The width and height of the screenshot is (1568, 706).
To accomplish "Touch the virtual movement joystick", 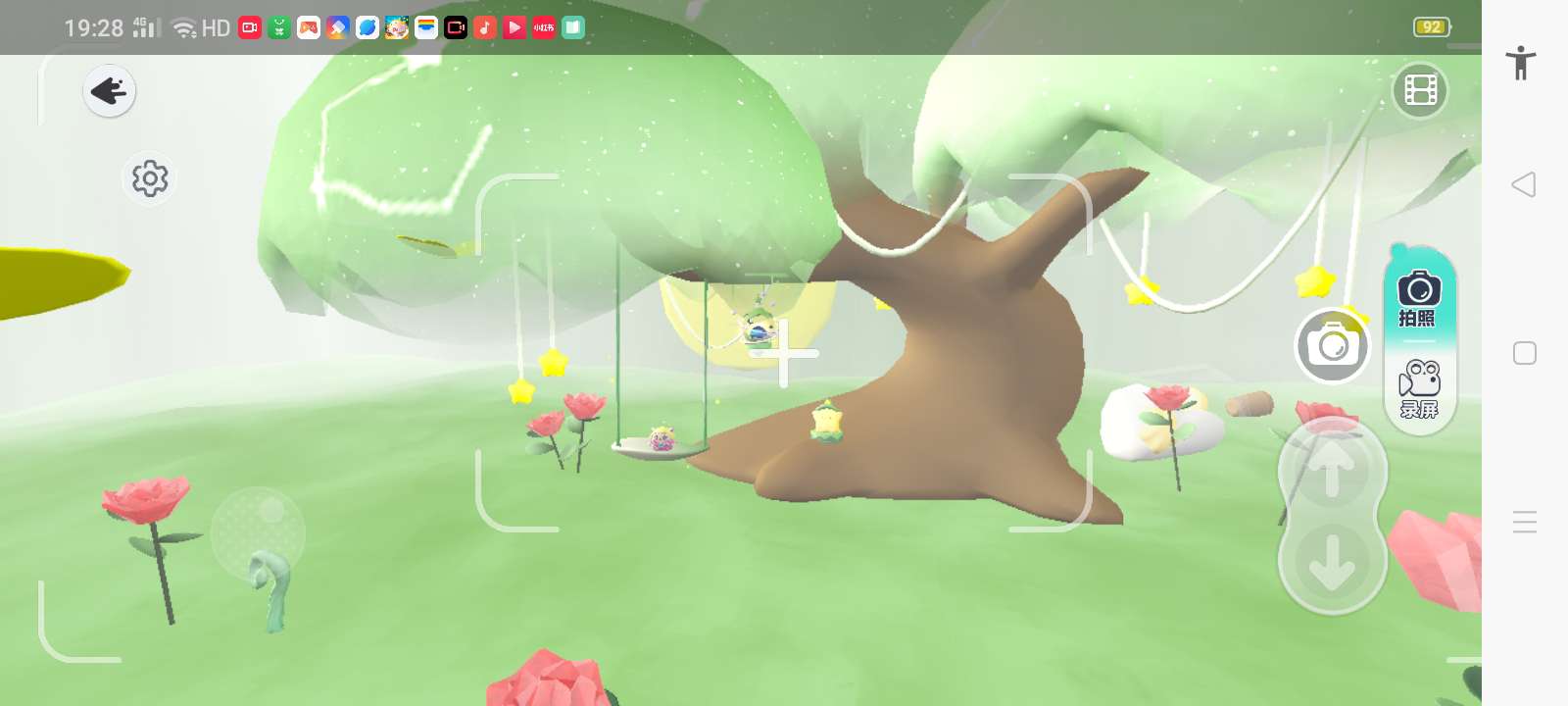I will 258,532.
